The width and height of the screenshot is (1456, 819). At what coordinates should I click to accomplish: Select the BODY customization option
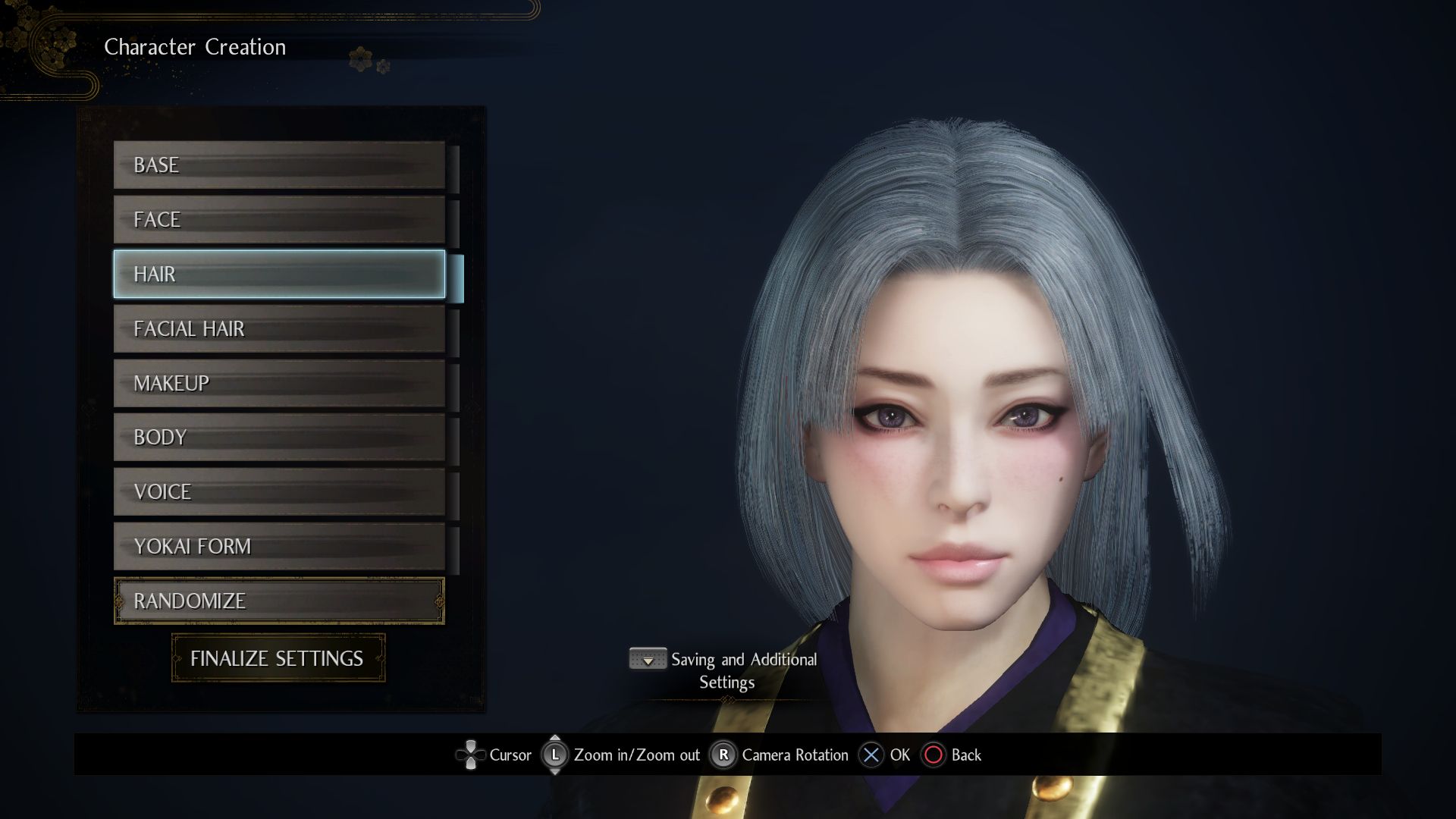[x=279, y=438]
